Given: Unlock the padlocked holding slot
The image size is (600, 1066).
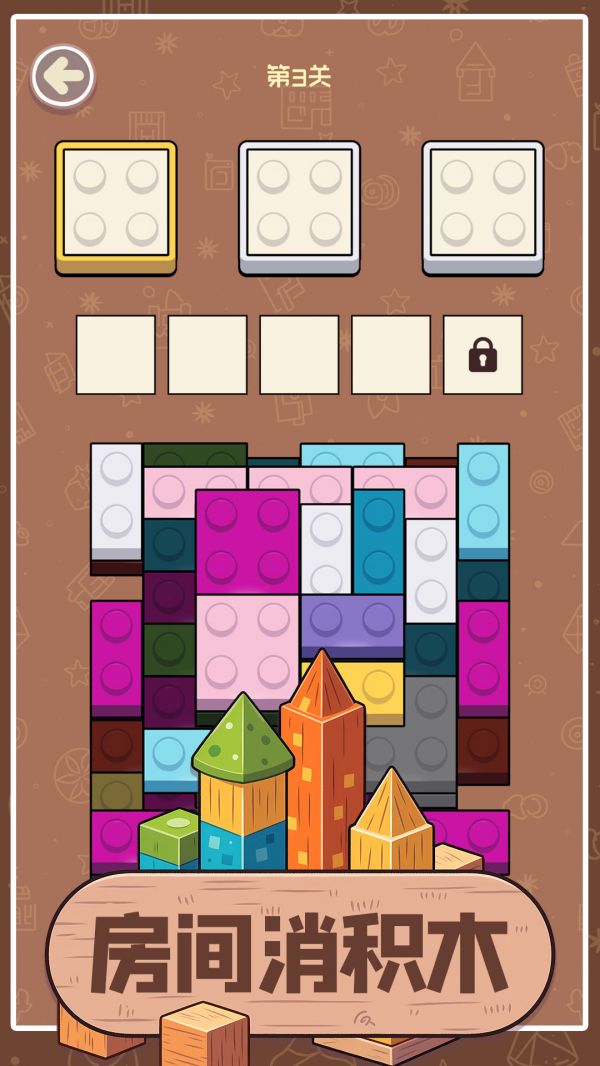Looking at the screenshot, I should click(x=482, y=355).
